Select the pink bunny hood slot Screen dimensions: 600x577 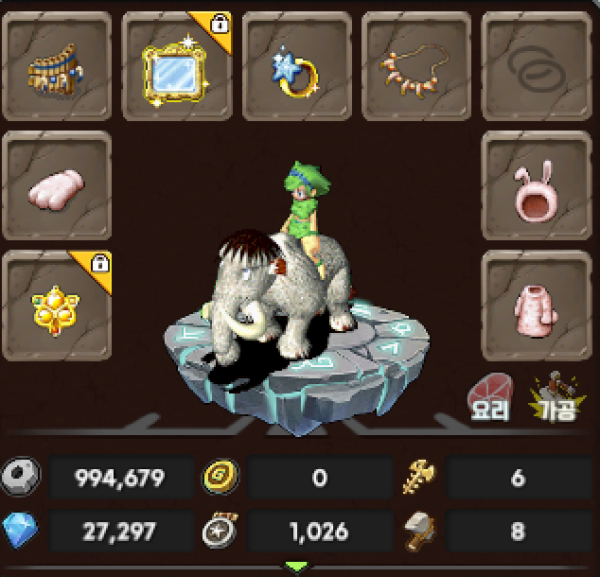536,186
